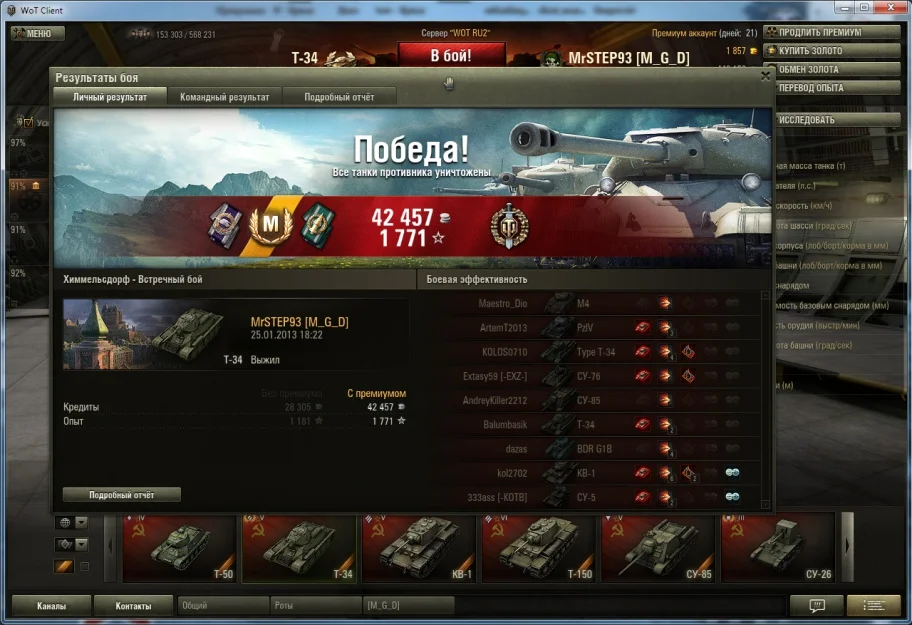Start a battle with В бой!

(450, 56)
